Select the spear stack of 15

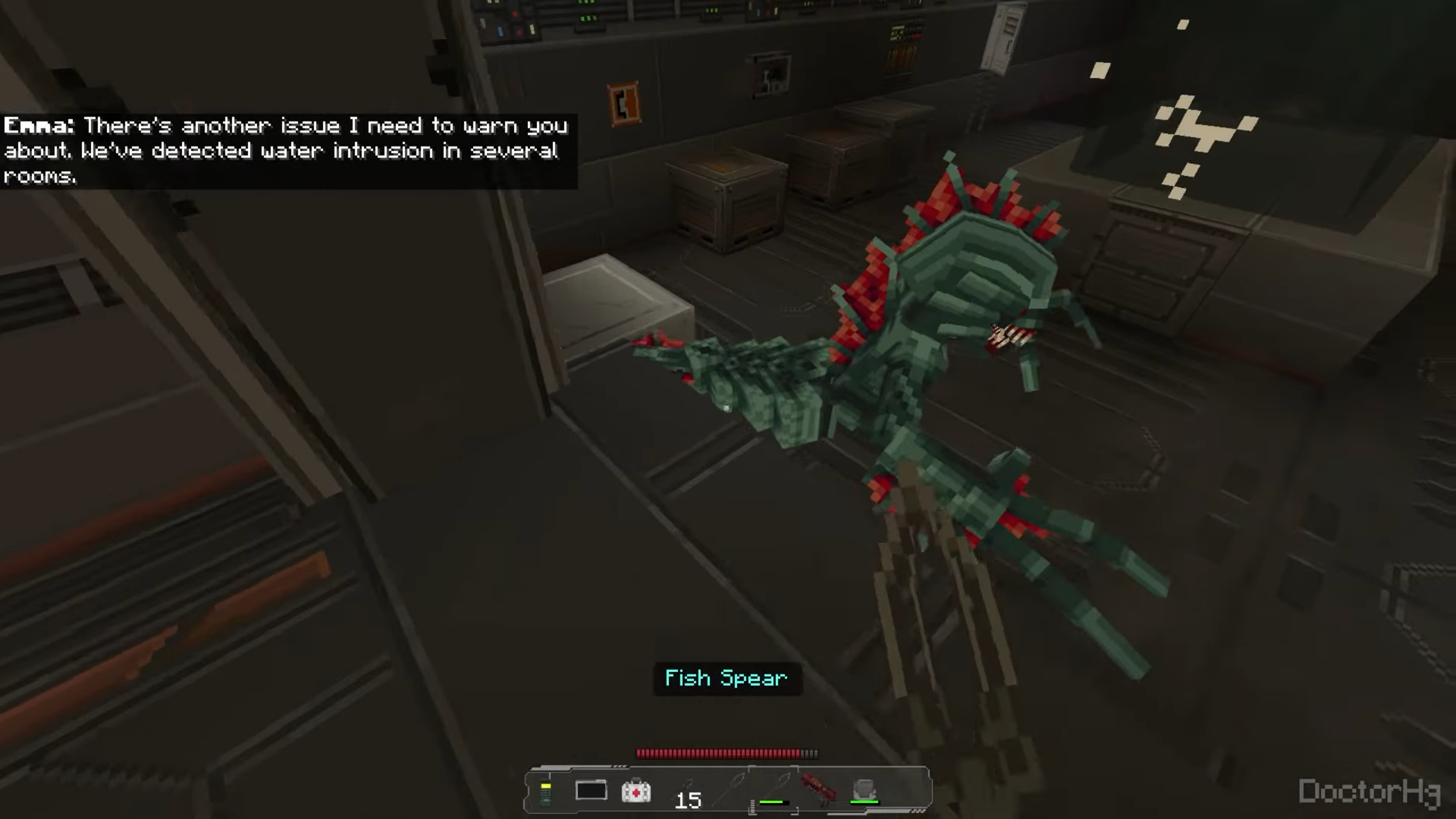click(688, 792)
